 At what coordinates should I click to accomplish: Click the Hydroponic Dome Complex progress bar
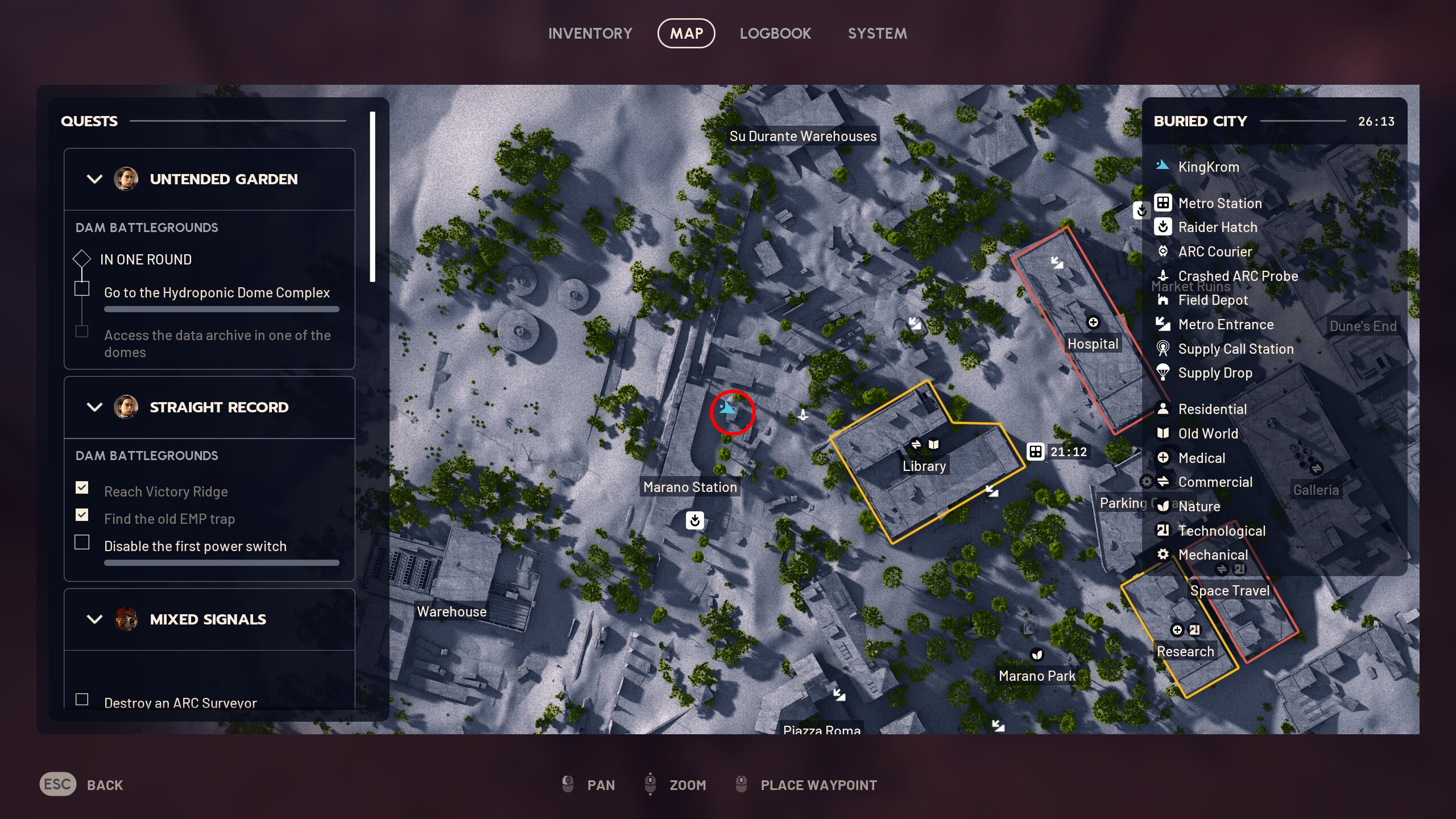221,309
